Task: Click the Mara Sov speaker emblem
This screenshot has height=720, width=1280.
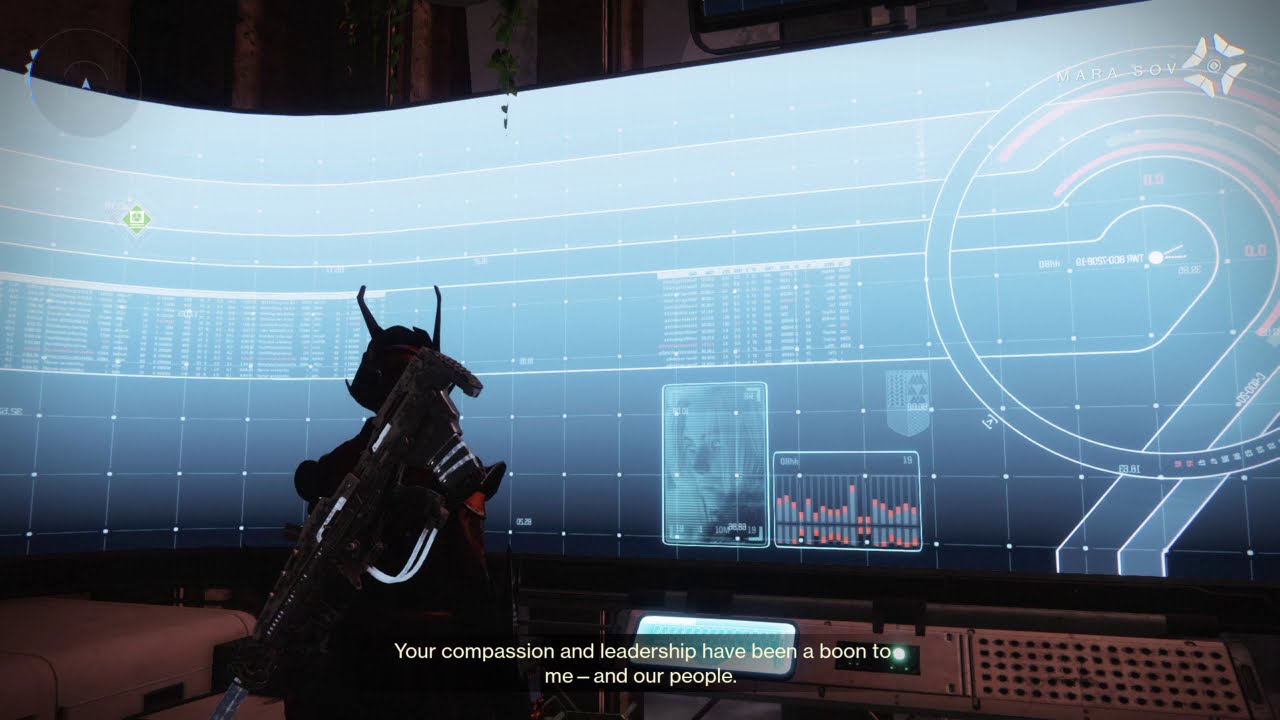Action: pyautogui.click(x=1216, y=66)
